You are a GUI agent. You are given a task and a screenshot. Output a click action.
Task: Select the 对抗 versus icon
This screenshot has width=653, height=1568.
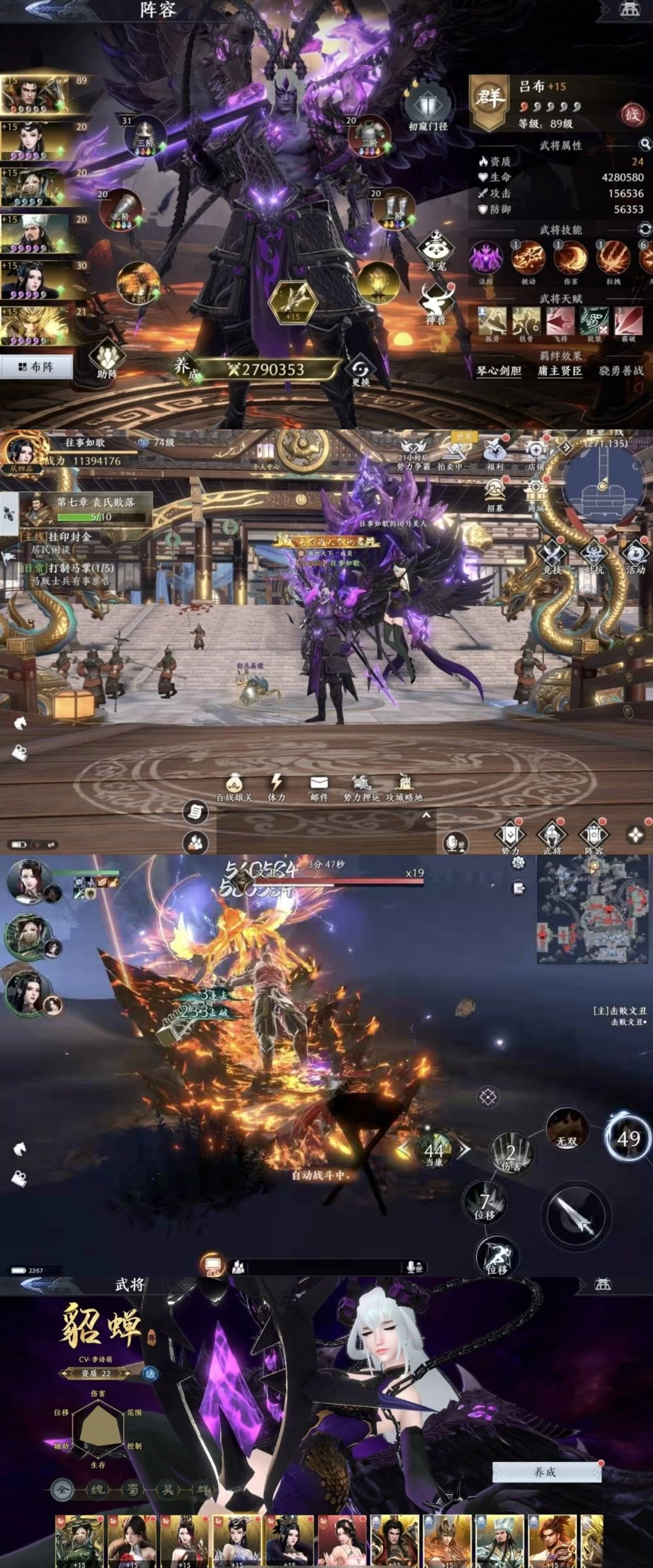tap(593, 556)
